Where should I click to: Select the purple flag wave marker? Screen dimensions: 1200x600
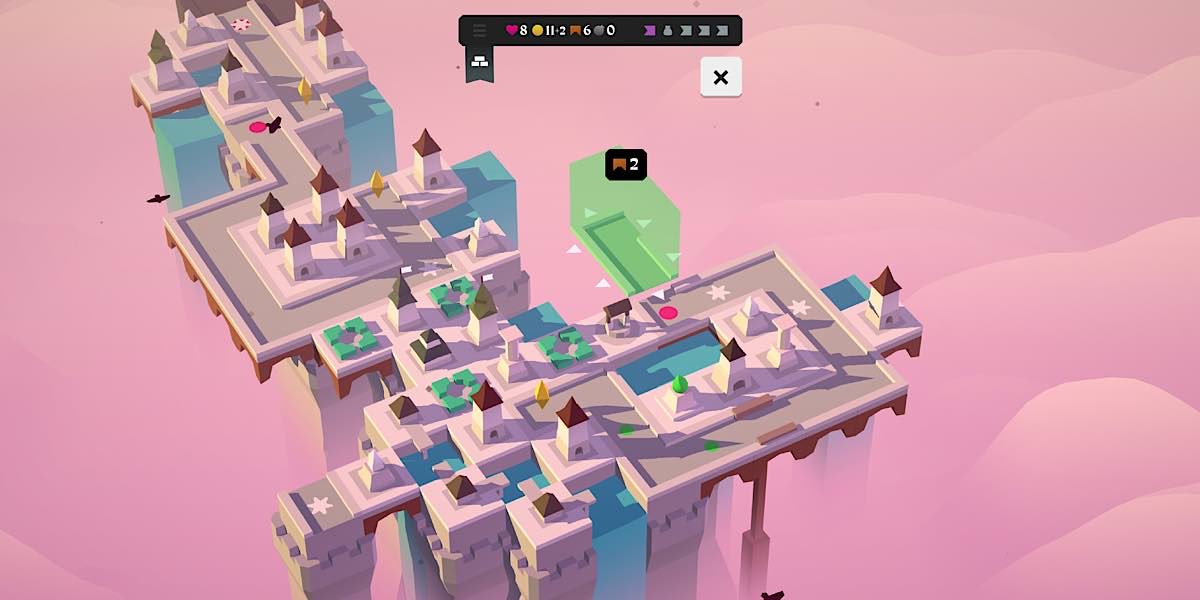coord(651,30)
